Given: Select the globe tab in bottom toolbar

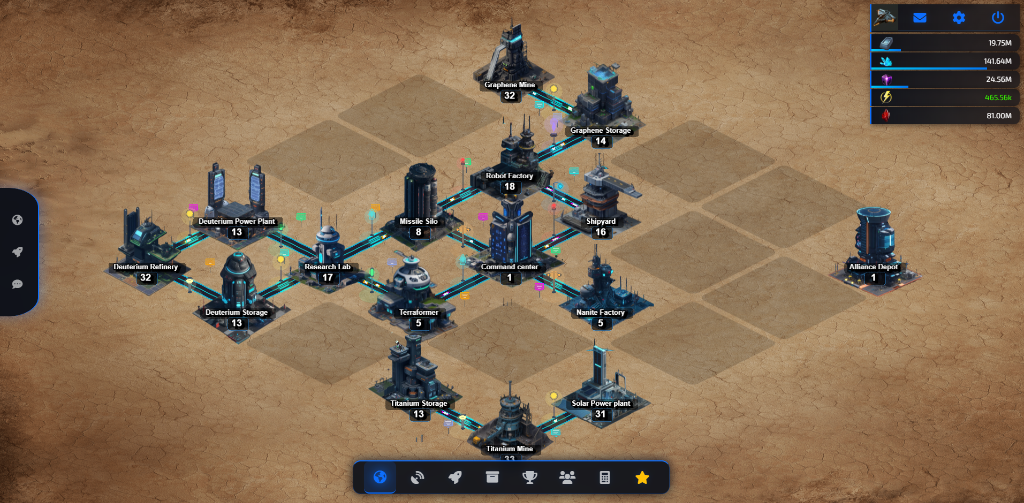Looking at the screenshot, I should 380,477.
